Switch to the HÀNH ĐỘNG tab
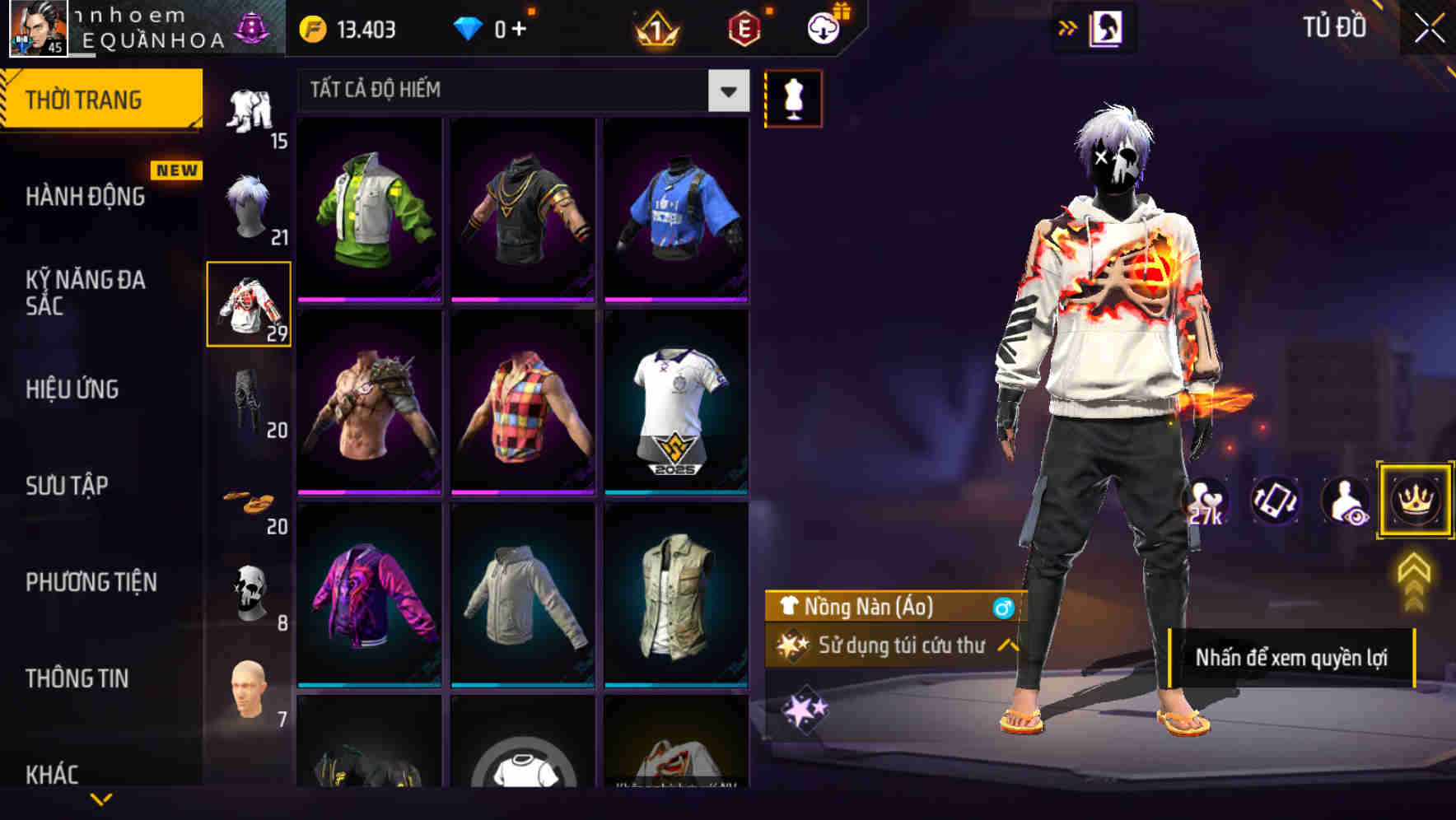1456x820 pixels. point(86,198)
